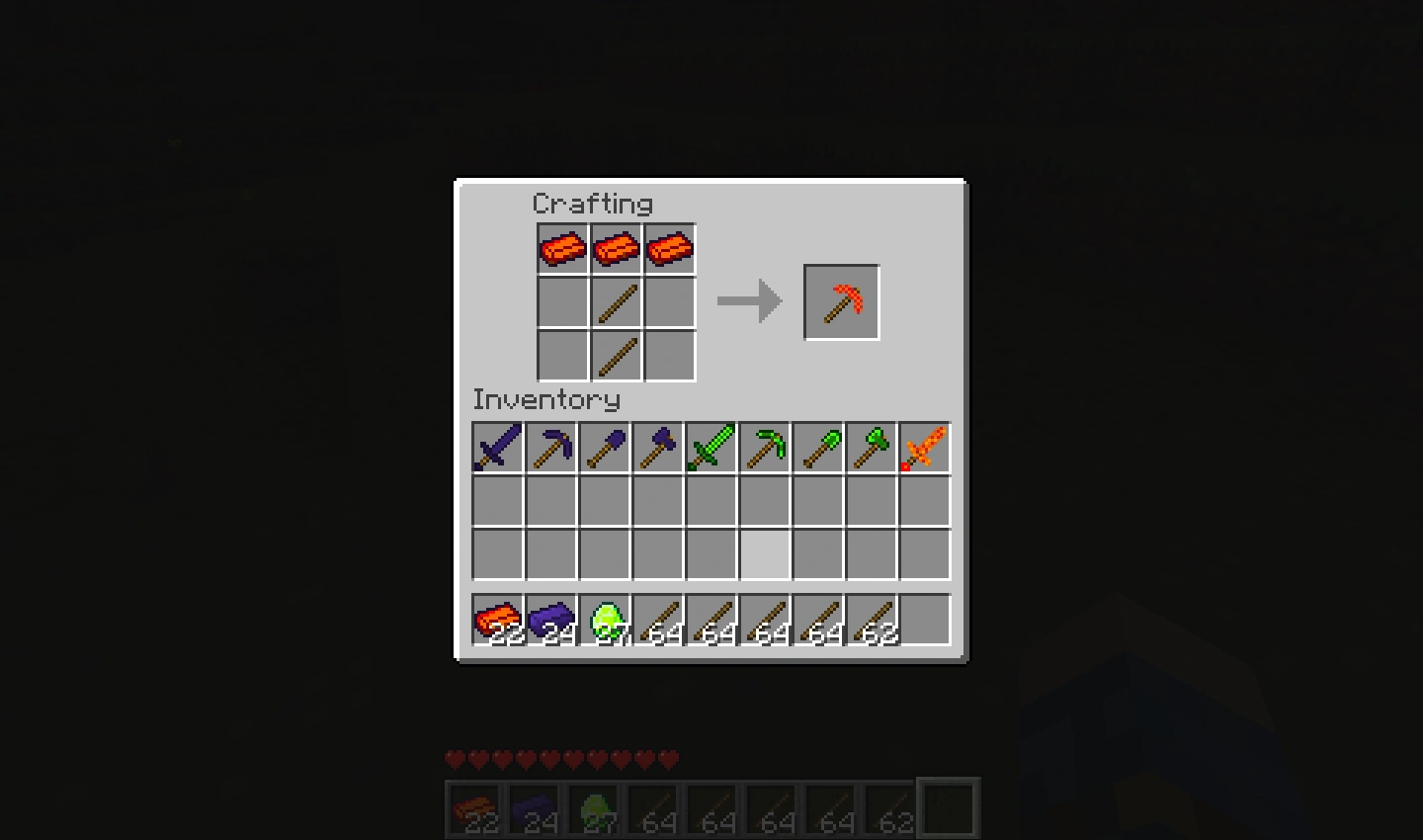Screen dimensions: 1423x840
Task: Click the top stick in the crafting grid
Action: 616,301
